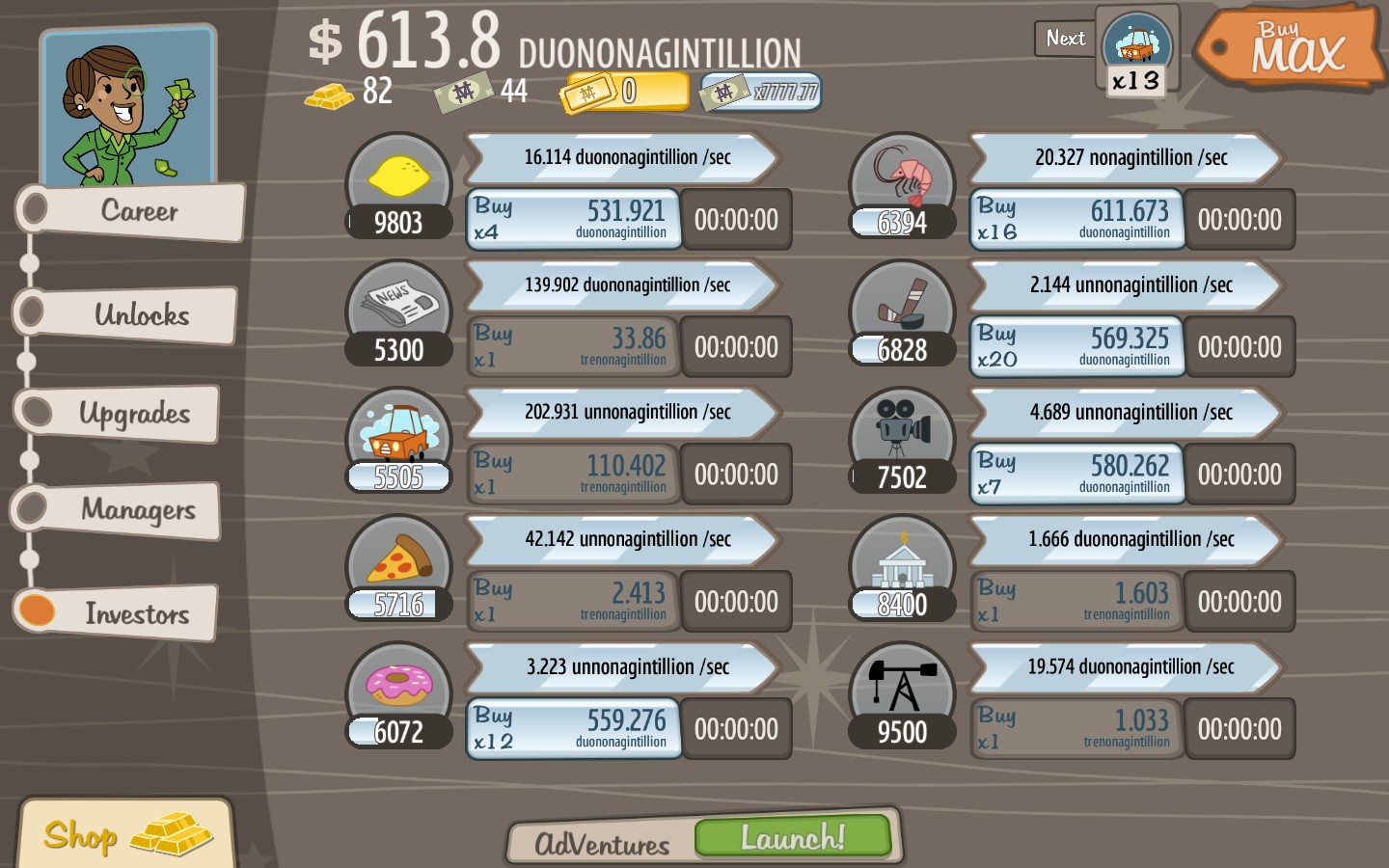This screenshot has width=1389, height=868.
Task: Click the Launch button for AdVentures
Action: (x=793, y=837)
